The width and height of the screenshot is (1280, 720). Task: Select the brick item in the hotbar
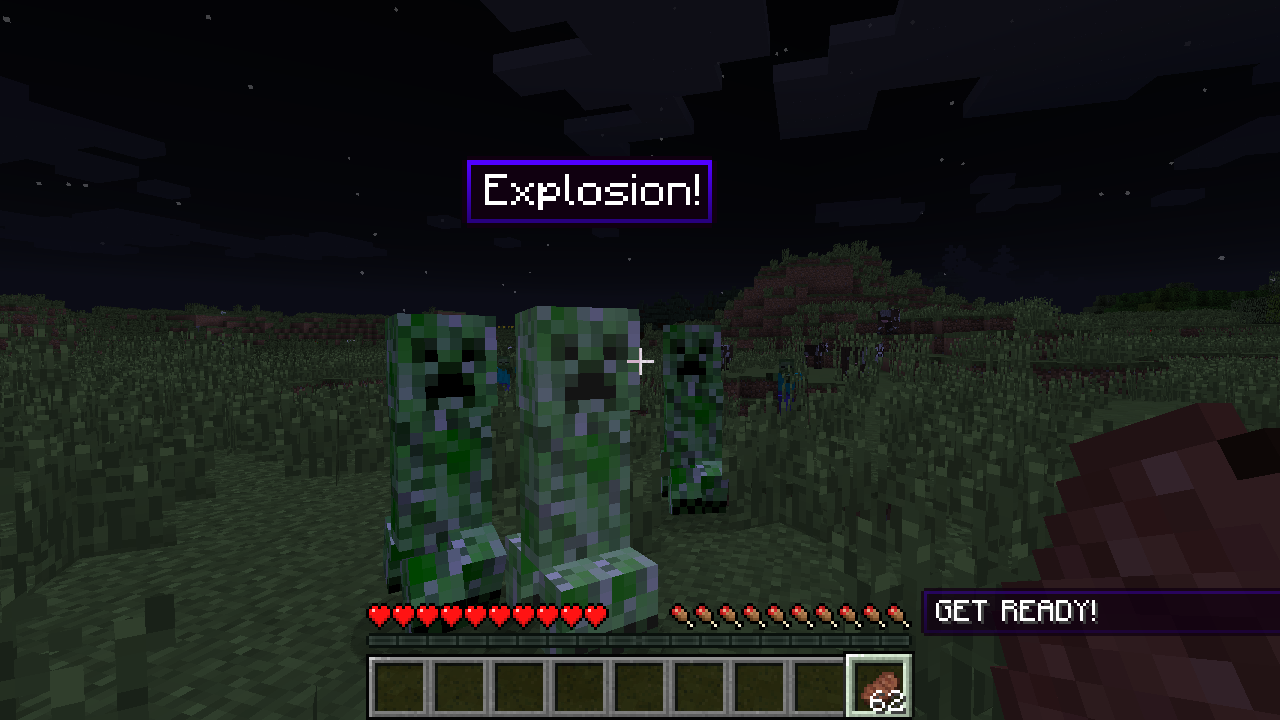point(878,687)
